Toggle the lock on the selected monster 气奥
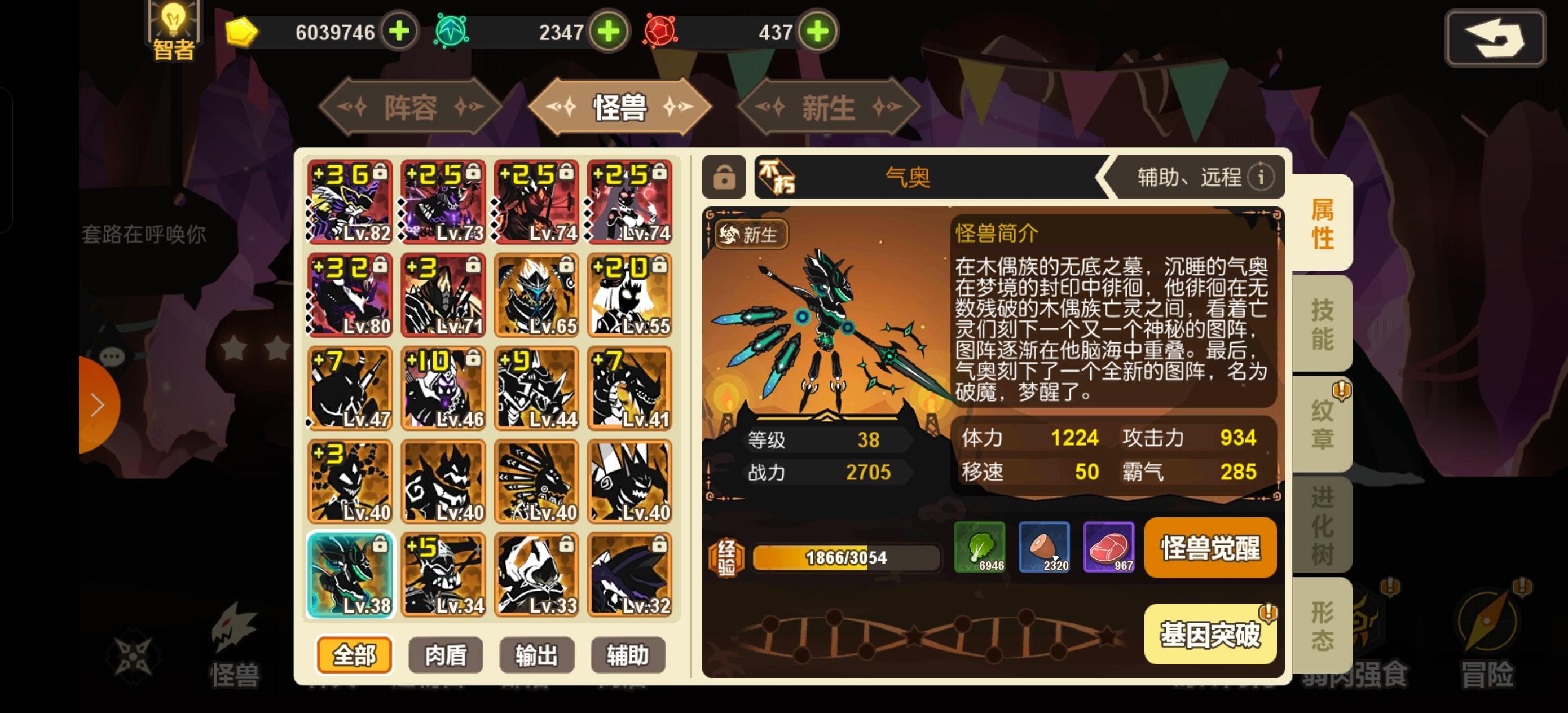 (723, 178)
